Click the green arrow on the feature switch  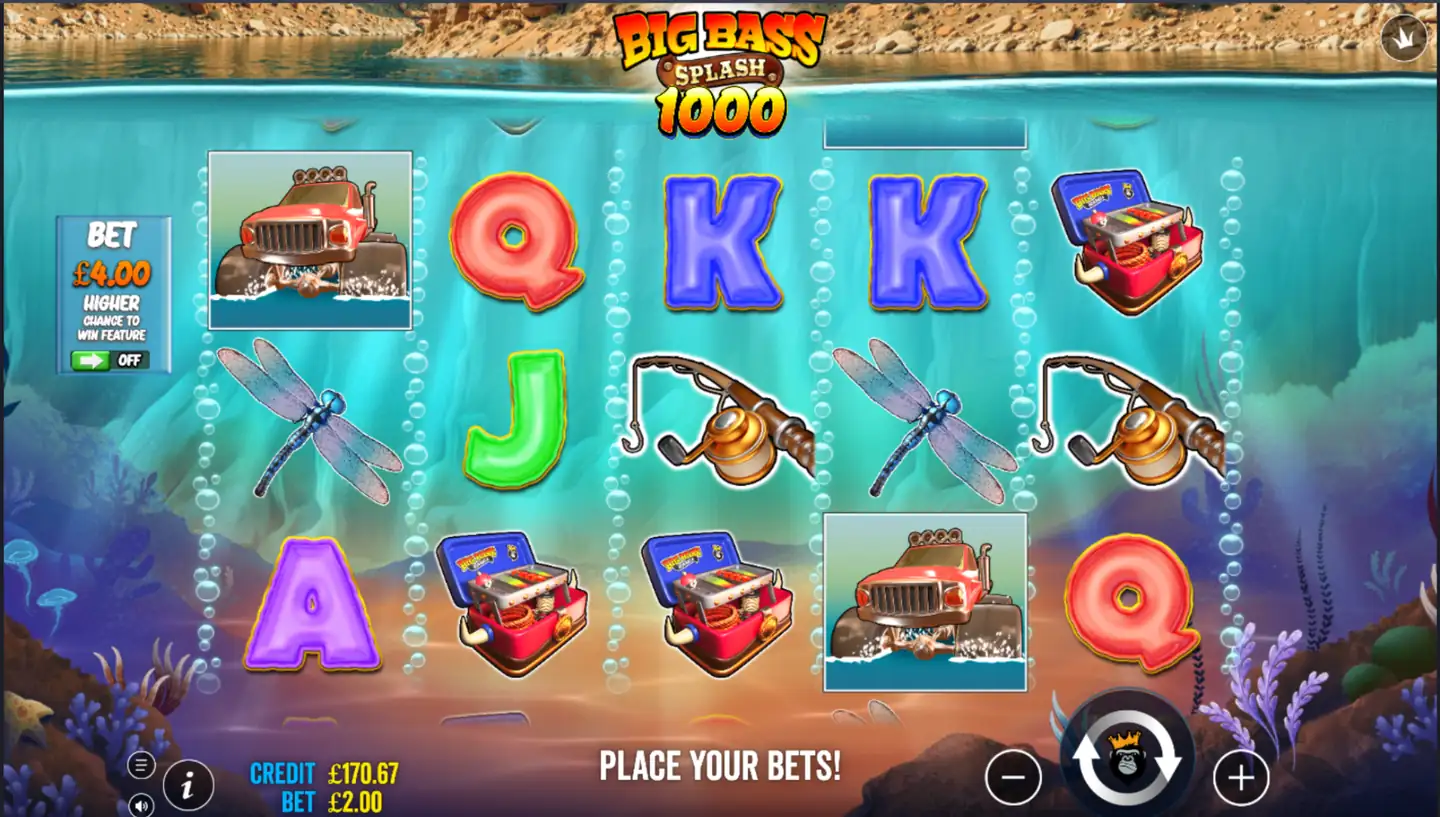[x=92, y=362]
